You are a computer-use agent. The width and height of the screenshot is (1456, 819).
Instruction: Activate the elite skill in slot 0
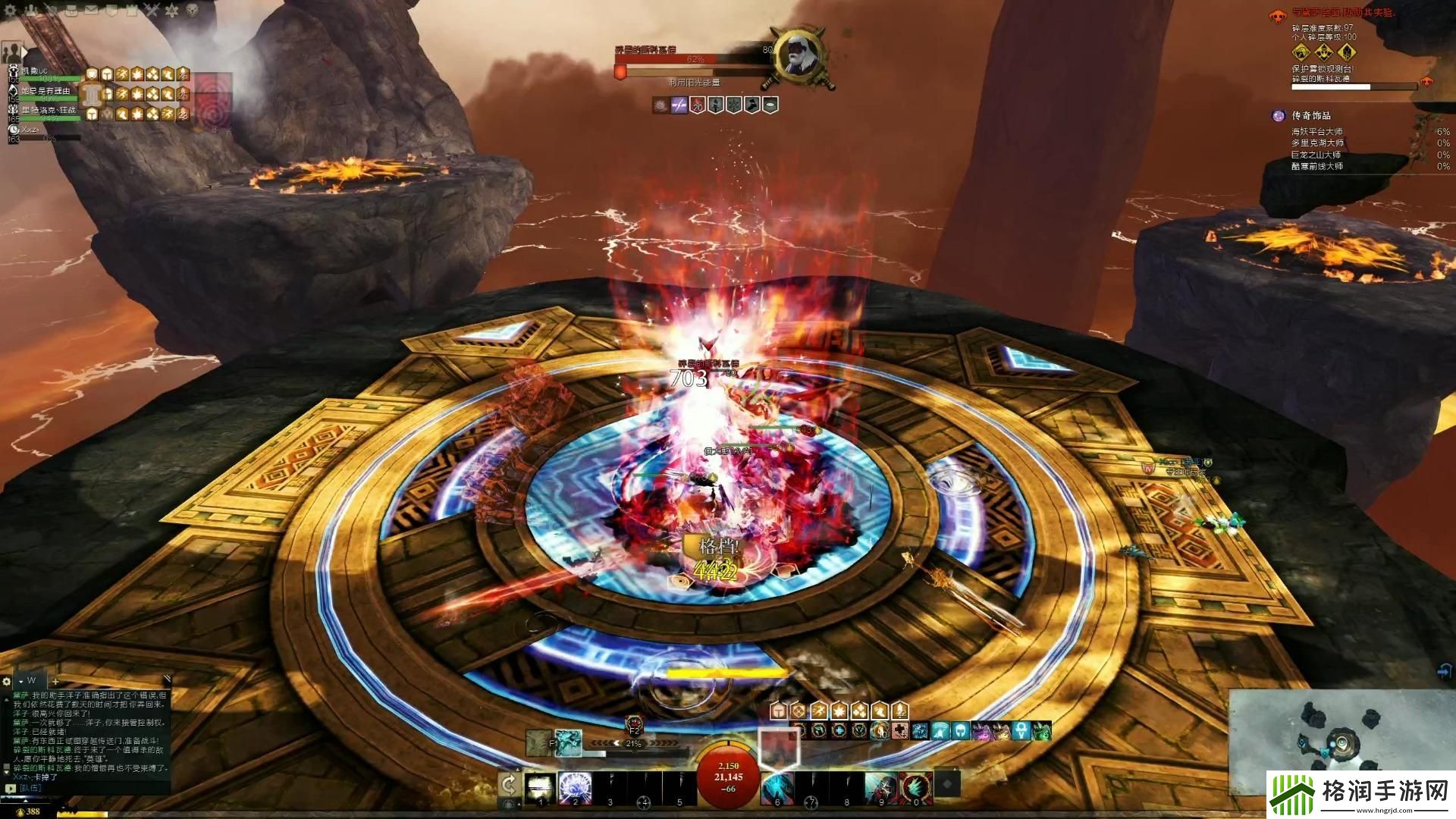[915, 788]
